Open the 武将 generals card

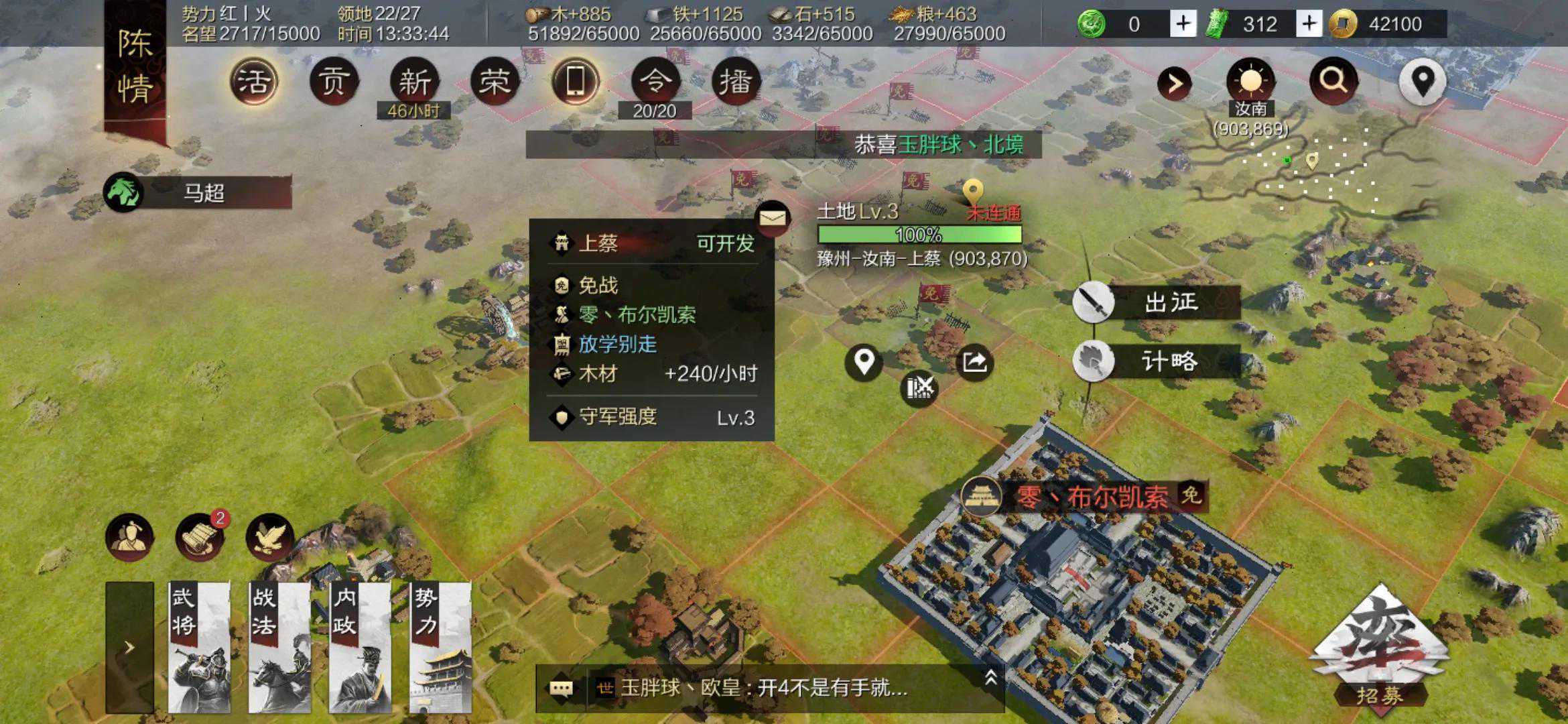[x=199, y=647]
